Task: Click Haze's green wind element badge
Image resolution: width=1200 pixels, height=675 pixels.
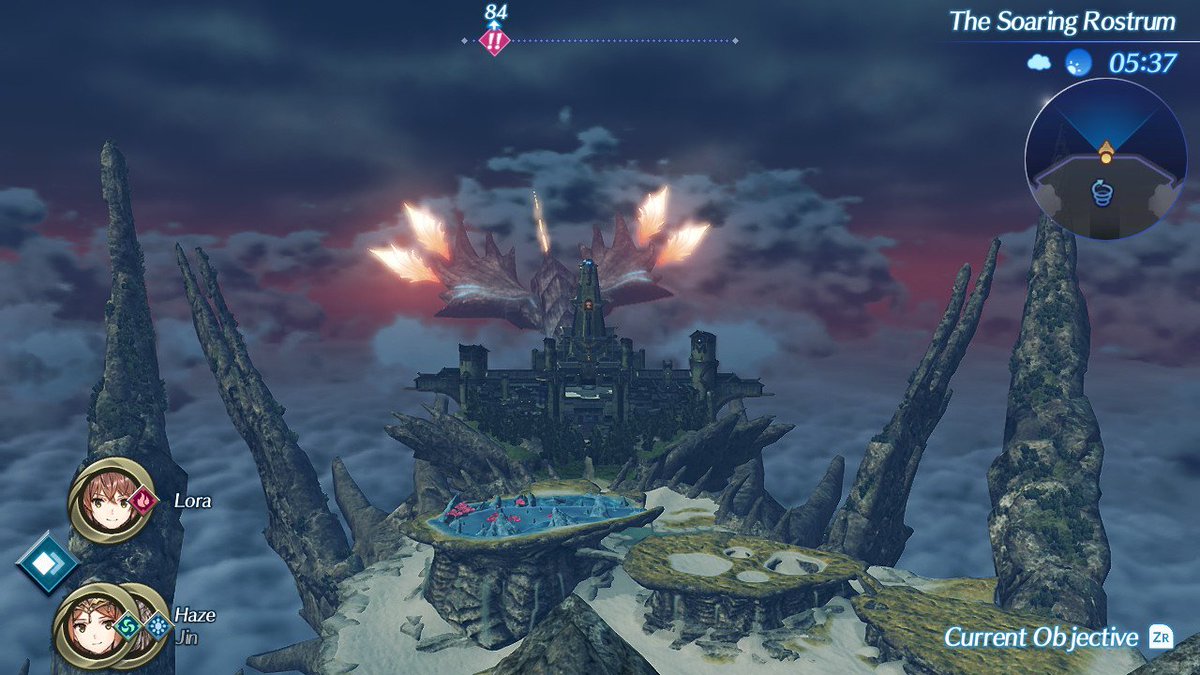Action: tap(126, 626)
